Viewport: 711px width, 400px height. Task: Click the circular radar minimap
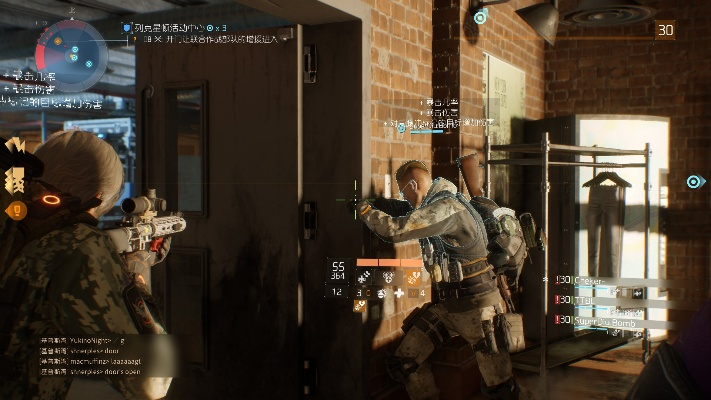point(72,49)
